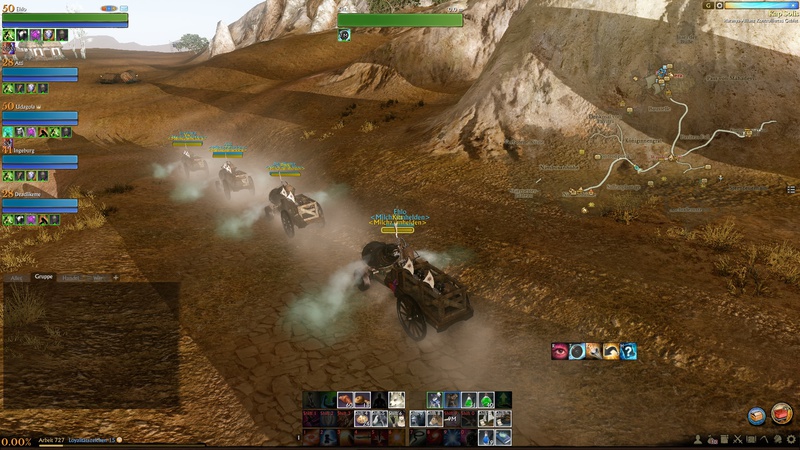
Task: Open the character silhouette menu icon
Action: pos(699,440)
